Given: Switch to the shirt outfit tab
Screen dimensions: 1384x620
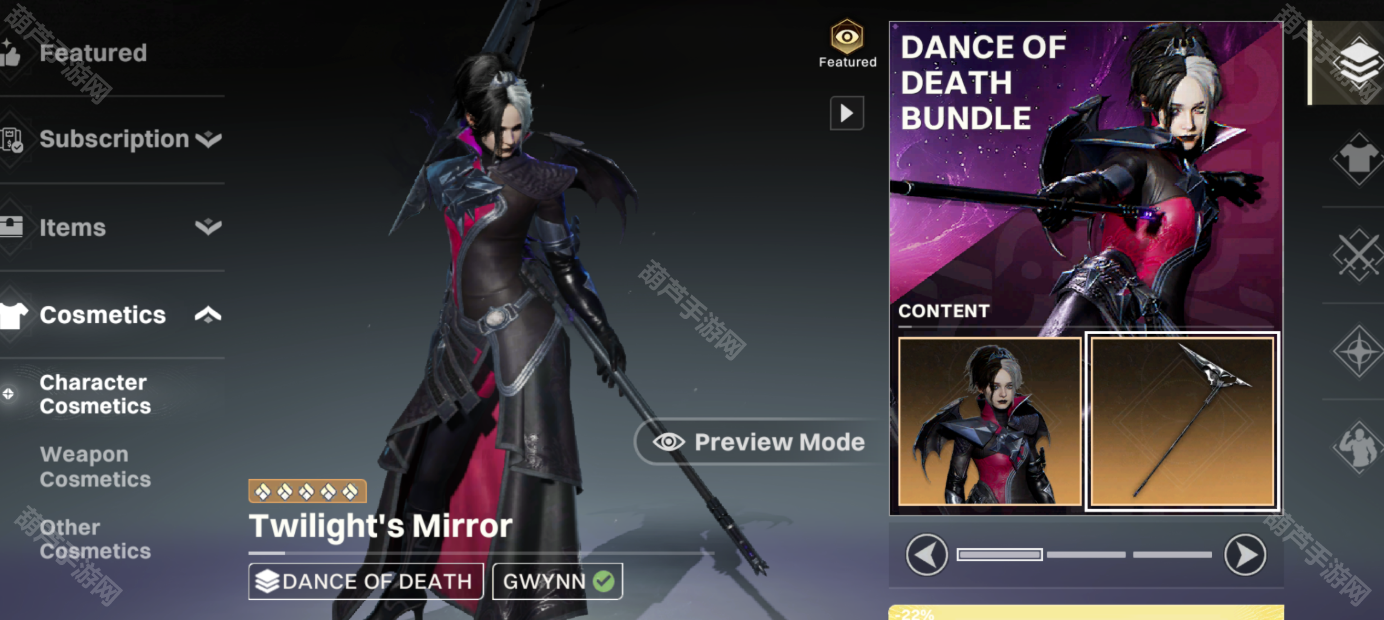Looking at the screenshot, I should pyautogui.click(x=1358, y=158).
